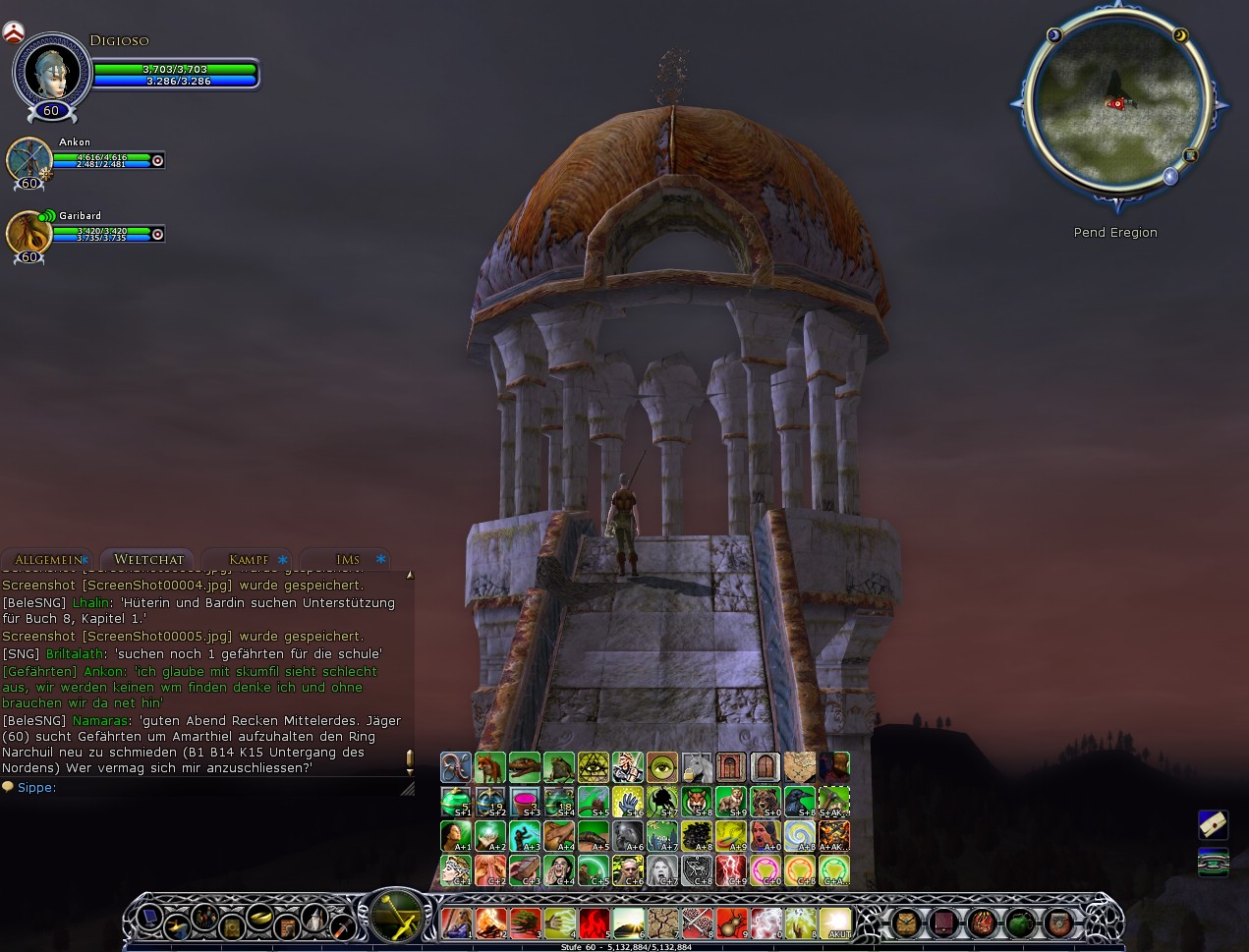Switch to the IMs chat tab
1249x952 pixels.
pyautogui.click(x=348, y=559)
